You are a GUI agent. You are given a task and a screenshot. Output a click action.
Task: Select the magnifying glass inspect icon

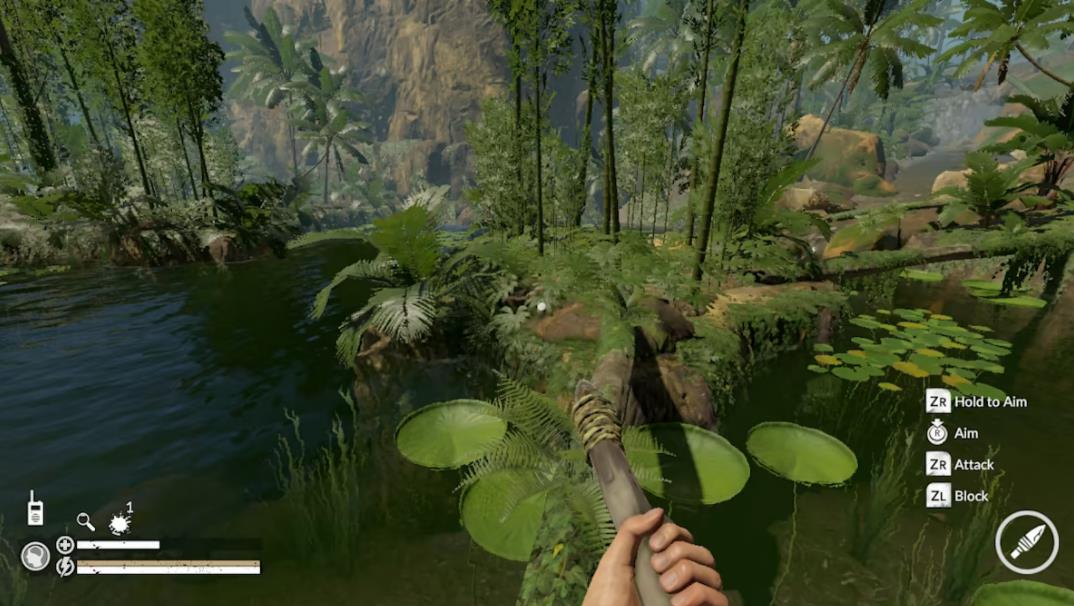pos(86,521)
